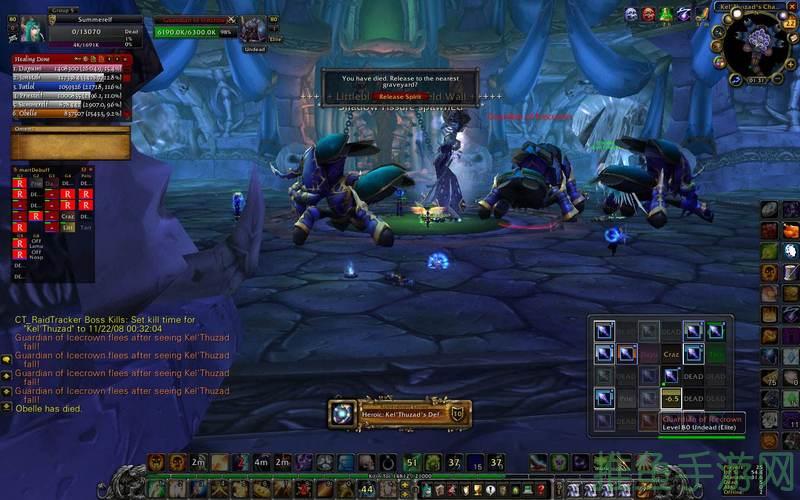Select the Craz raid frame in the raid grid
This screenshot has width=800, height=500.
[670, 354]
